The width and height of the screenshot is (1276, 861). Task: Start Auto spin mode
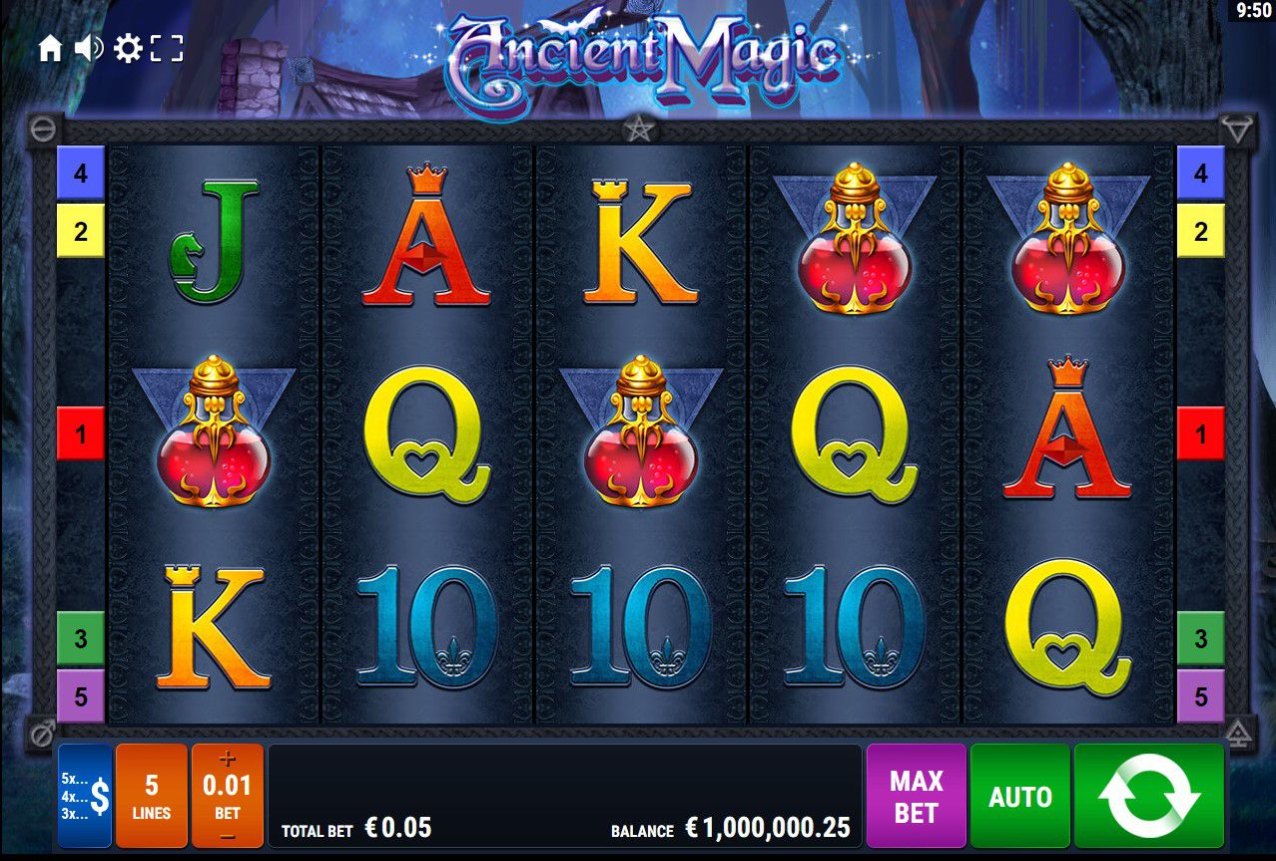[1020, 796]
